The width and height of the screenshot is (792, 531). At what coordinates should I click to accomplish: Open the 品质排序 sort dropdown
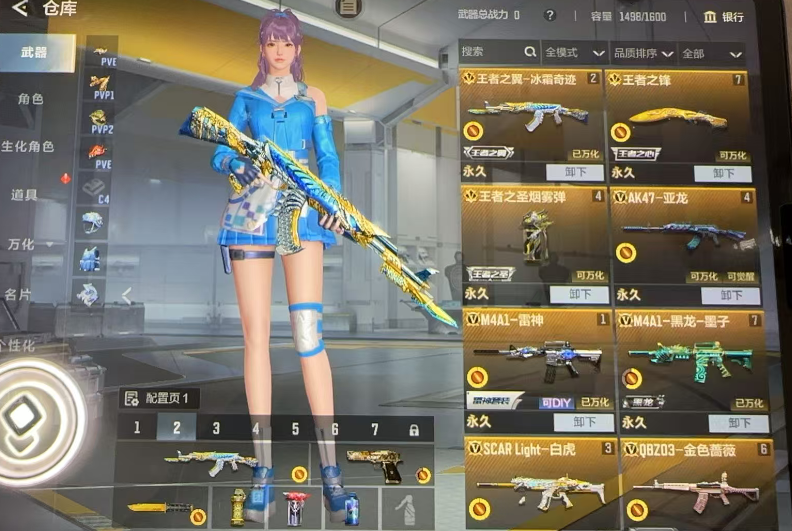(x=641, y=52)
